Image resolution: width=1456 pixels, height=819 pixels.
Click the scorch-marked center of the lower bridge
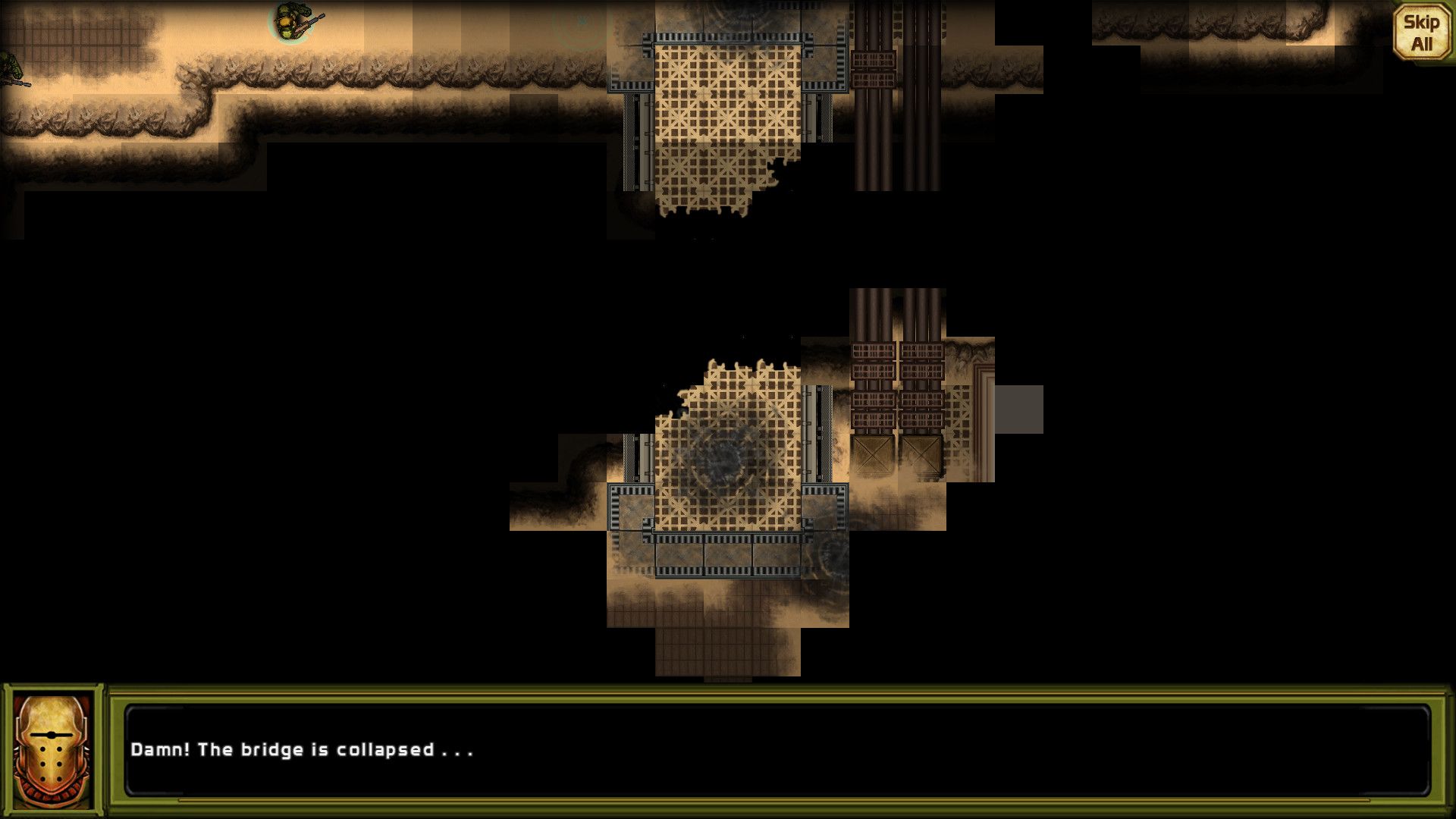[x=728, y=455]
